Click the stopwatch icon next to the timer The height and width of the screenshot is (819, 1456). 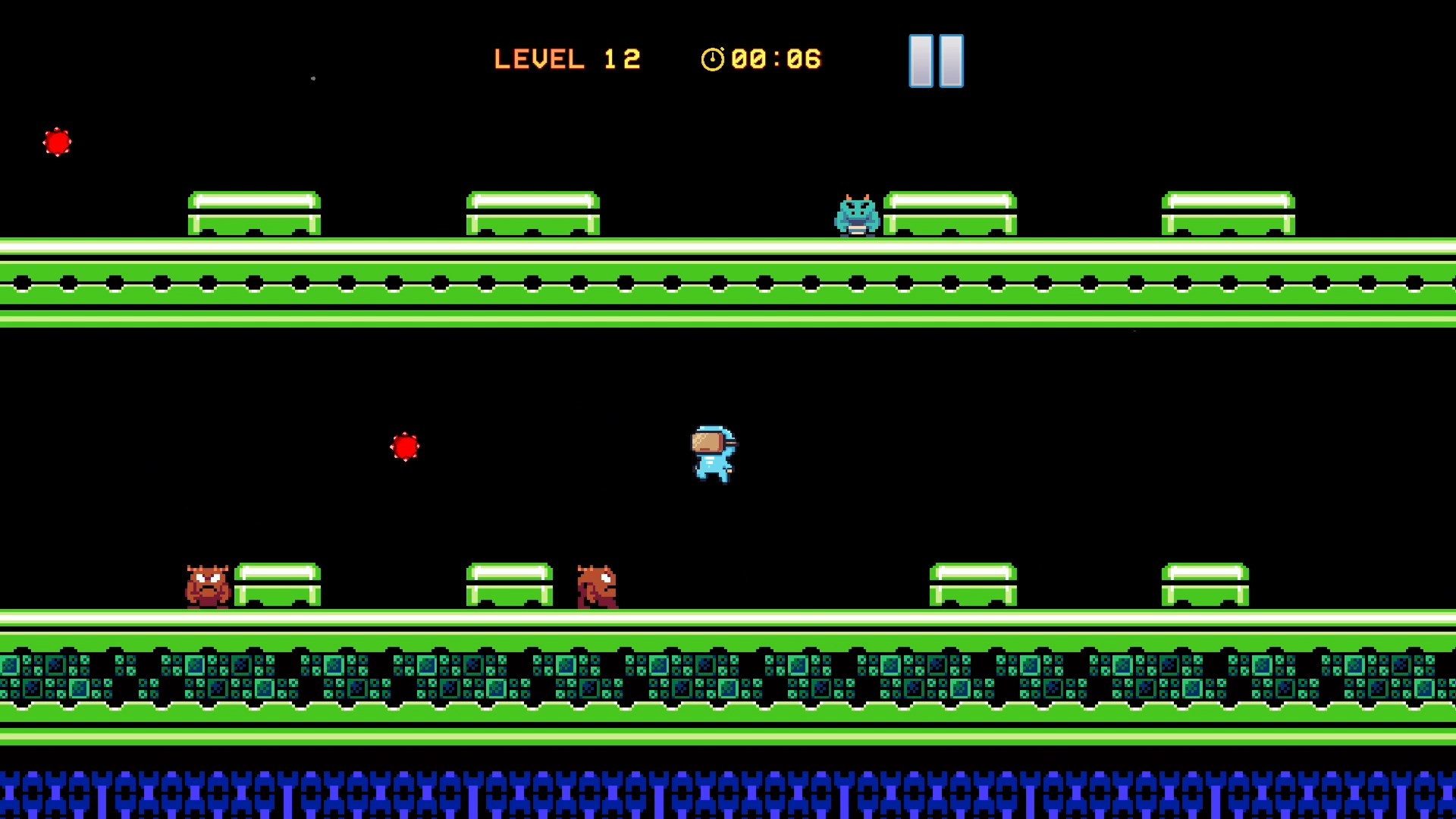(x=713, y=59)
